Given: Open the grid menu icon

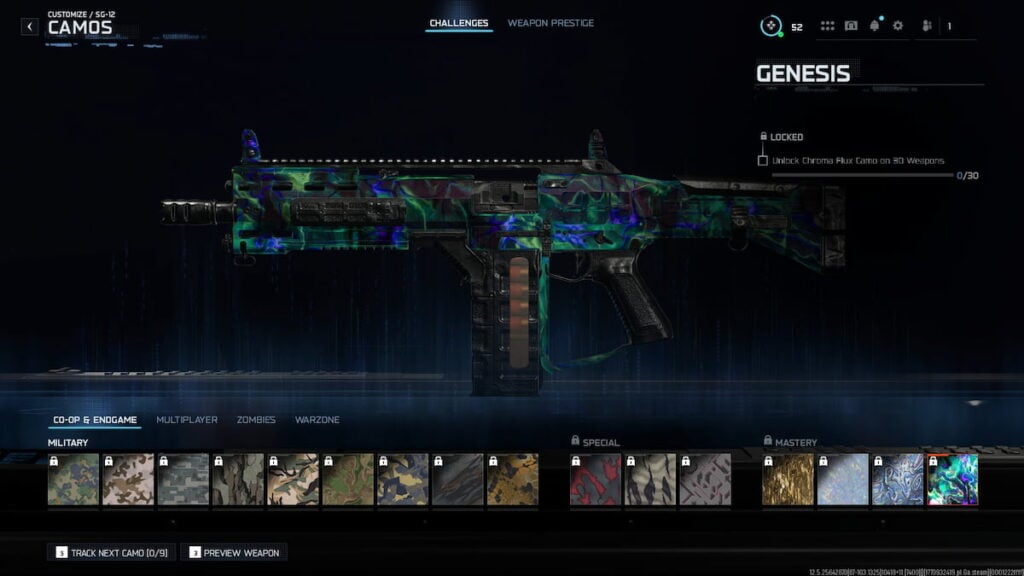Looking at the screenshot, I should point(827,26).
